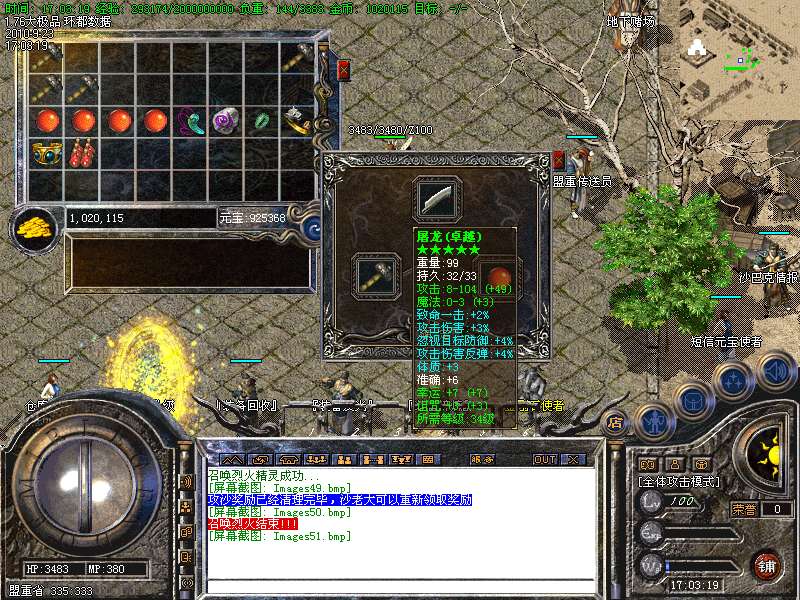This screenshot has height=600, width=800.
Task: Select the purple and teal necklace item
Action: (x=189, y=122)
